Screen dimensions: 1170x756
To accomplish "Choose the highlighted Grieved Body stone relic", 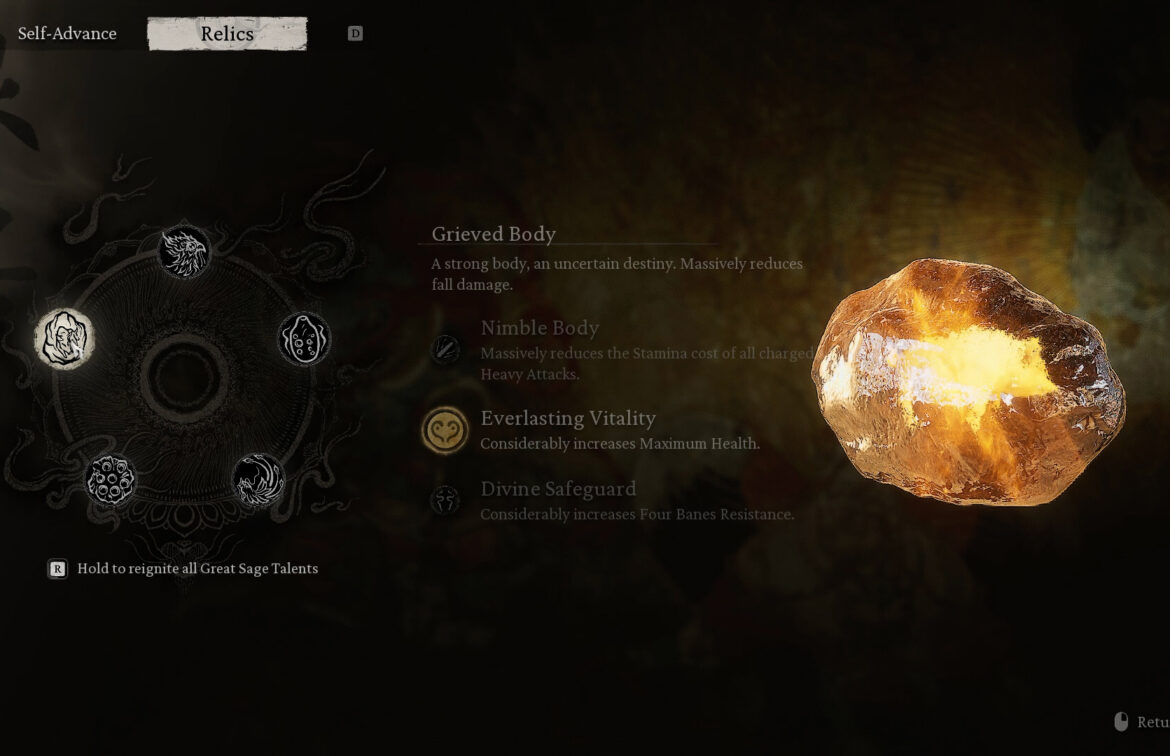I will (65, 339).
